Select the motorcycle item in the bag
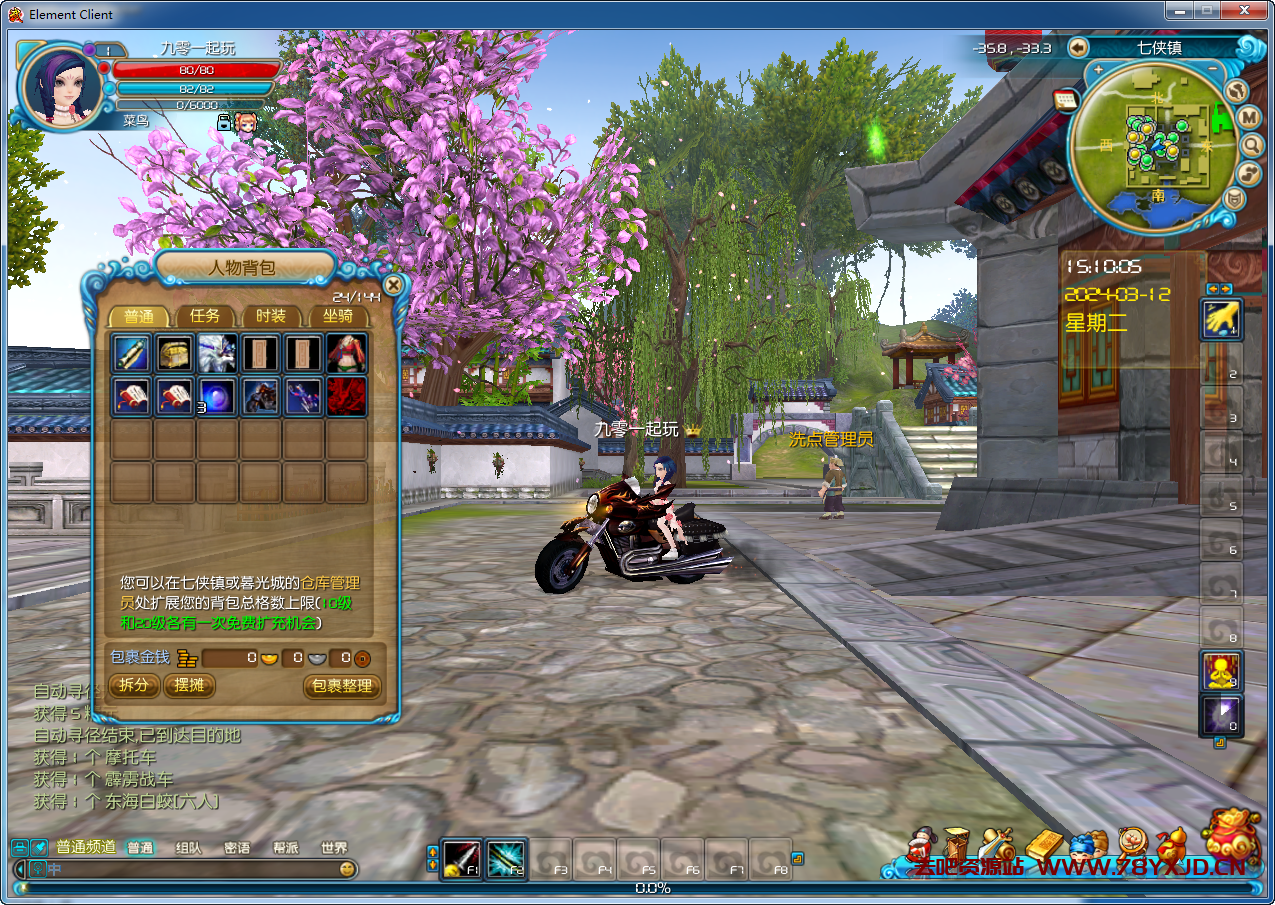 click(260, 396)
